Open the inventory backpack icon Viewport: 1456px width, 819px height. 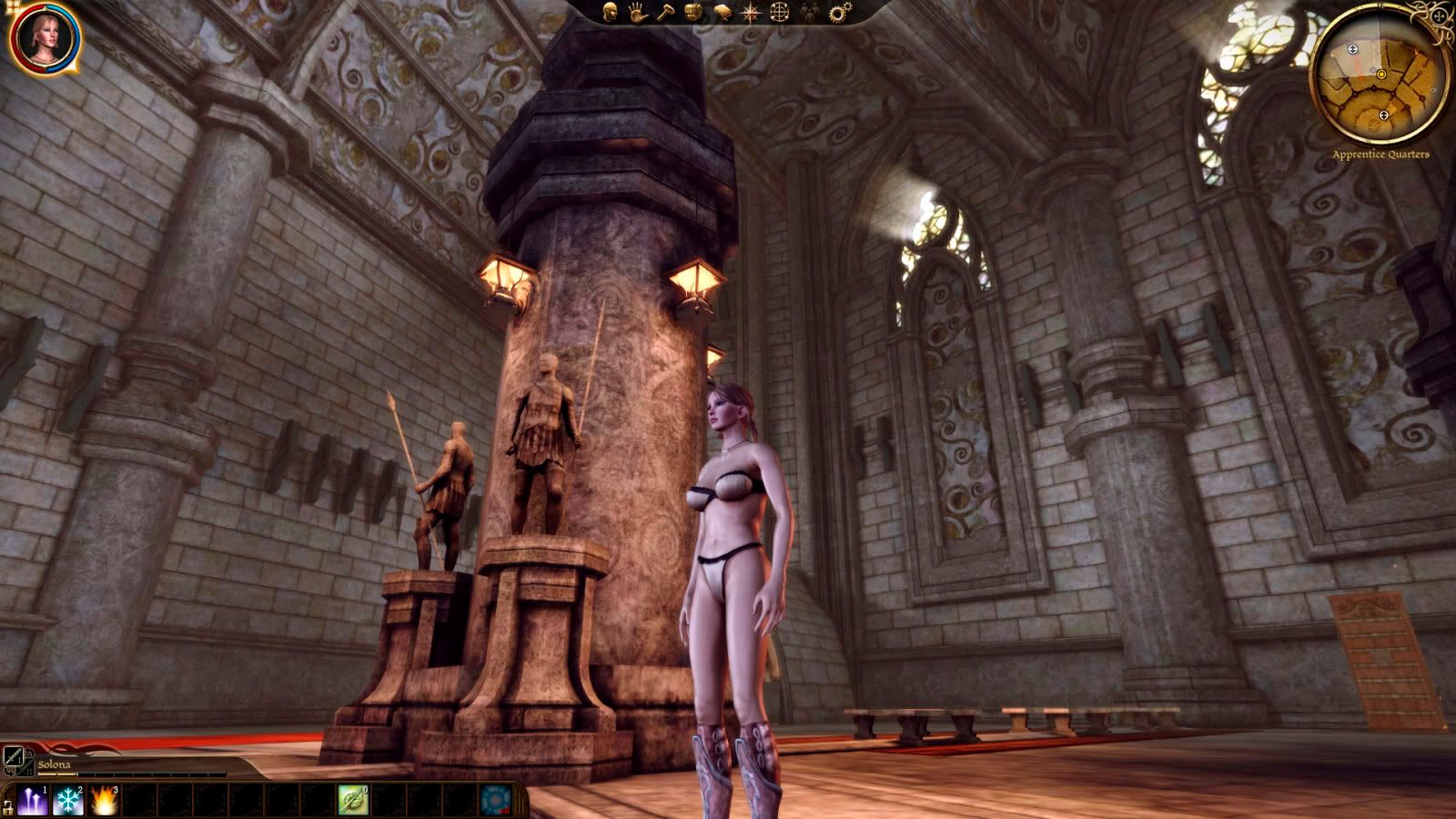click(693, 12)
